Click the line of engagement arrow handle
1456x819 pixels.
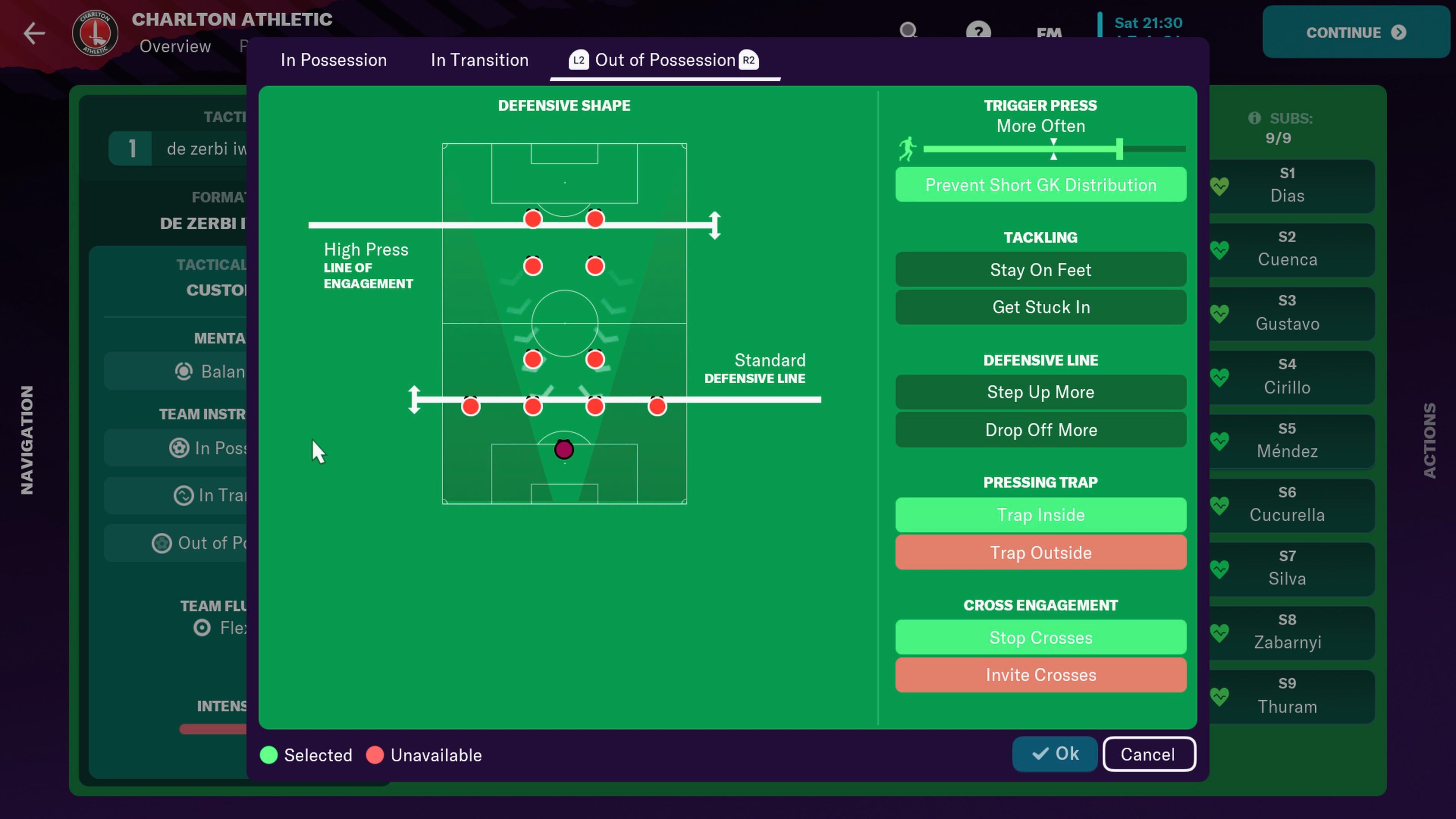pos(715,225)
